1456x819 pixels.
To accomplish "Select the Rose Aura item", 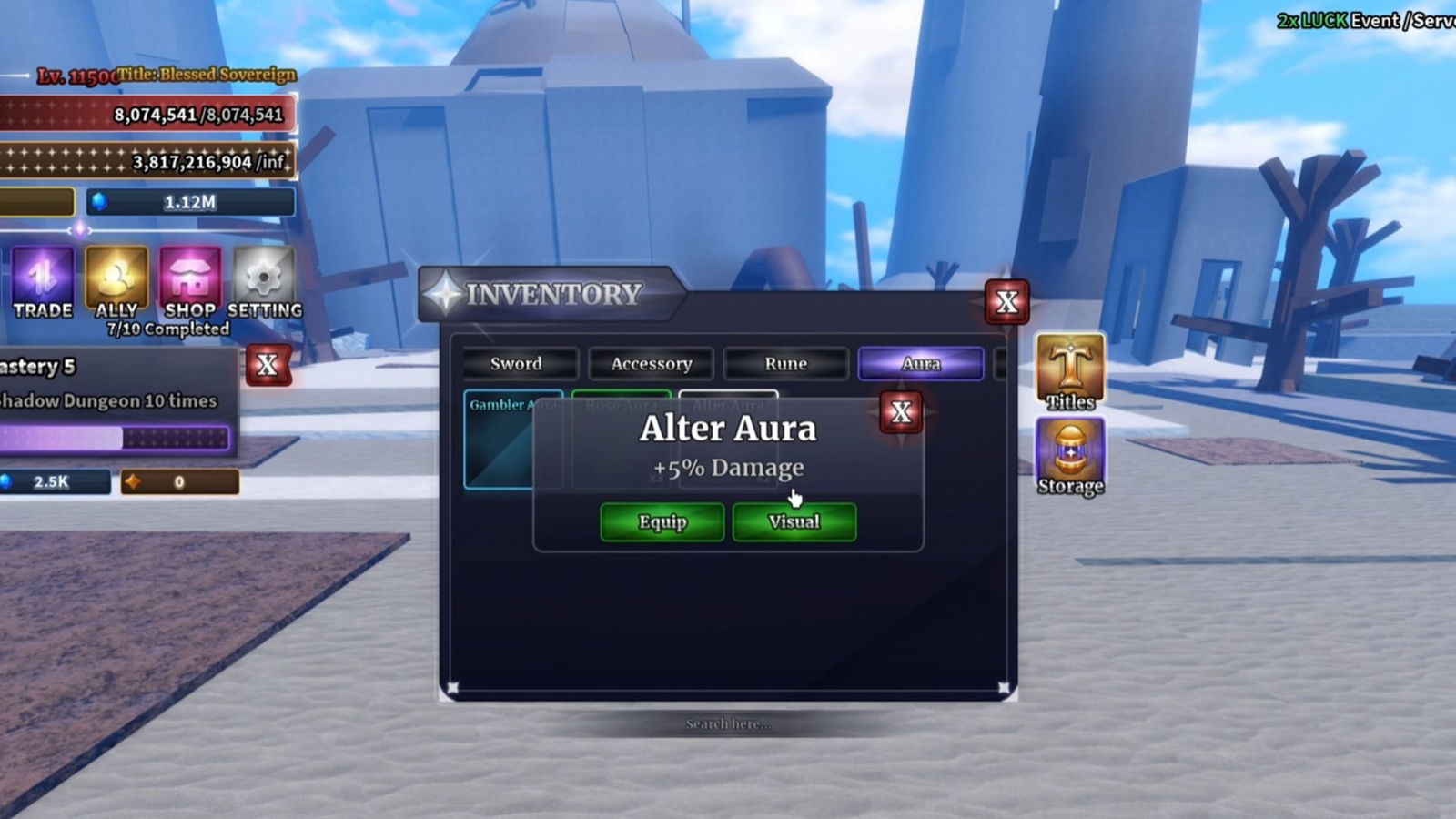I will pyautogui.click(x=622, y=437).
